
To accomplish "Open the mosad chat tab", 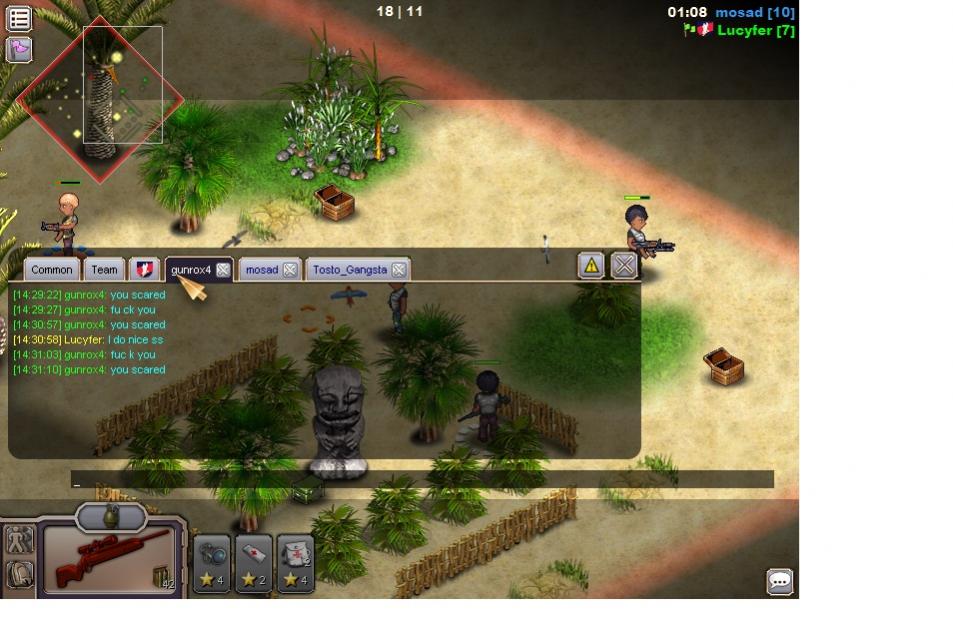I will click(x=261, y=269).
